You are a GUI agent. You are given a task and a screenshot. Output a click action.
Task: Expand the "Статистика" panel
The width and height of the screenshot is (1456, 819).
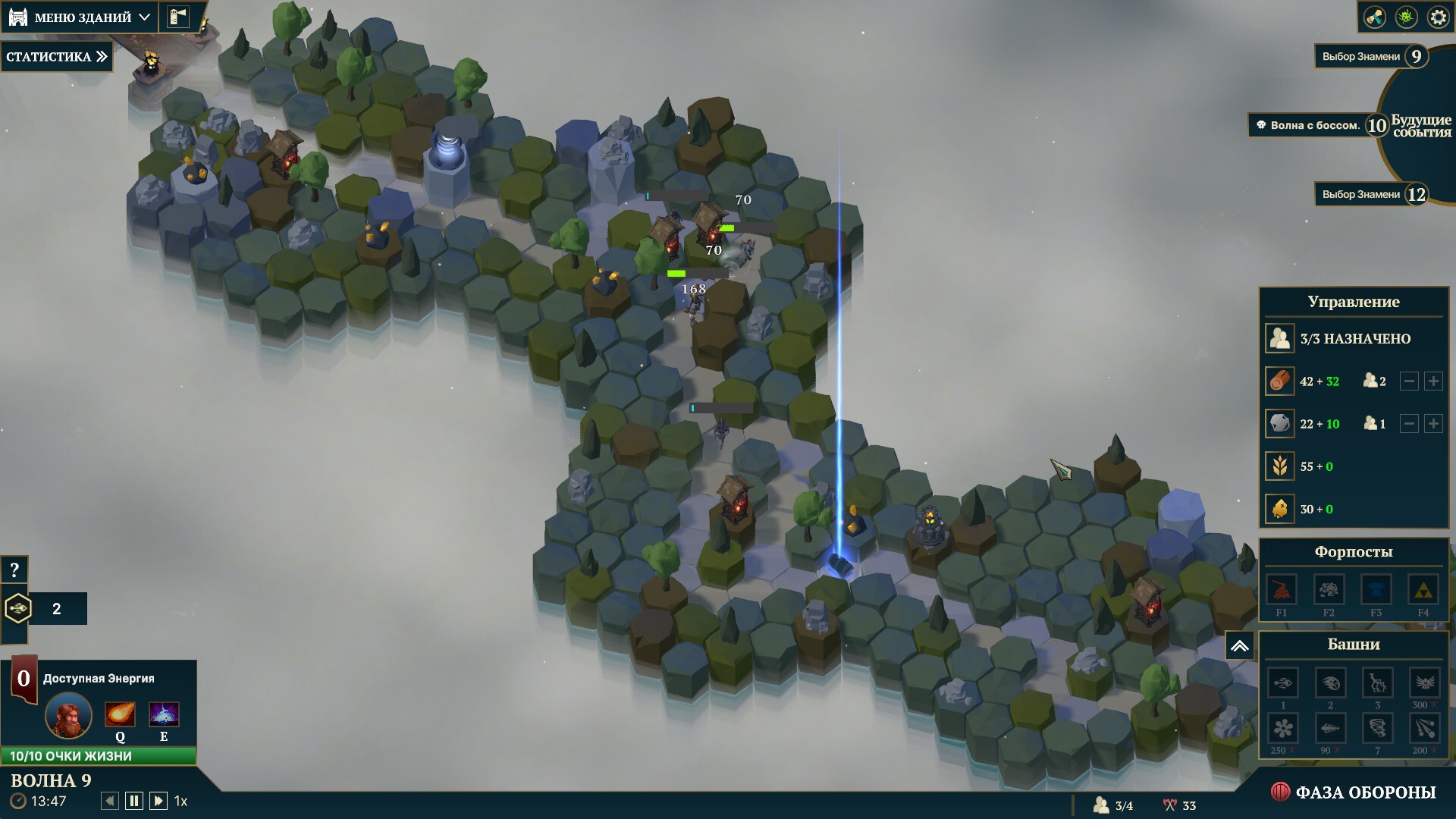tap(57, 57)
